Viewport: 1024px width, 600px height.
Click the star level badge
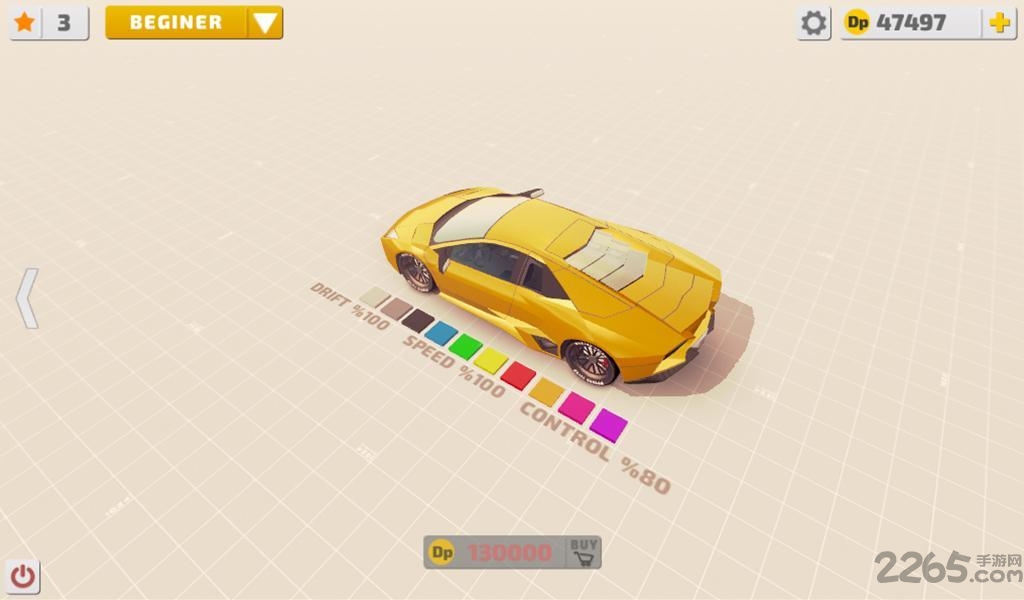[49, 22]
